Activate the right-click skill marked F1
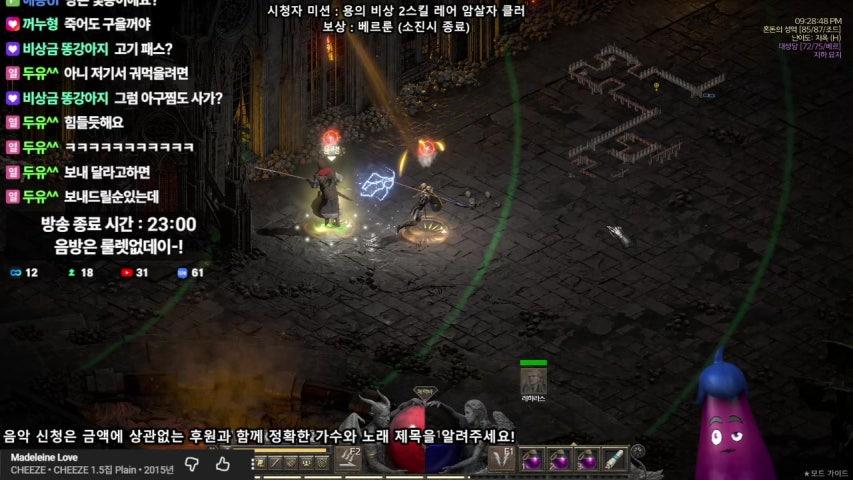The width and height of the screenshot is (853, 480). coord(502,459)
